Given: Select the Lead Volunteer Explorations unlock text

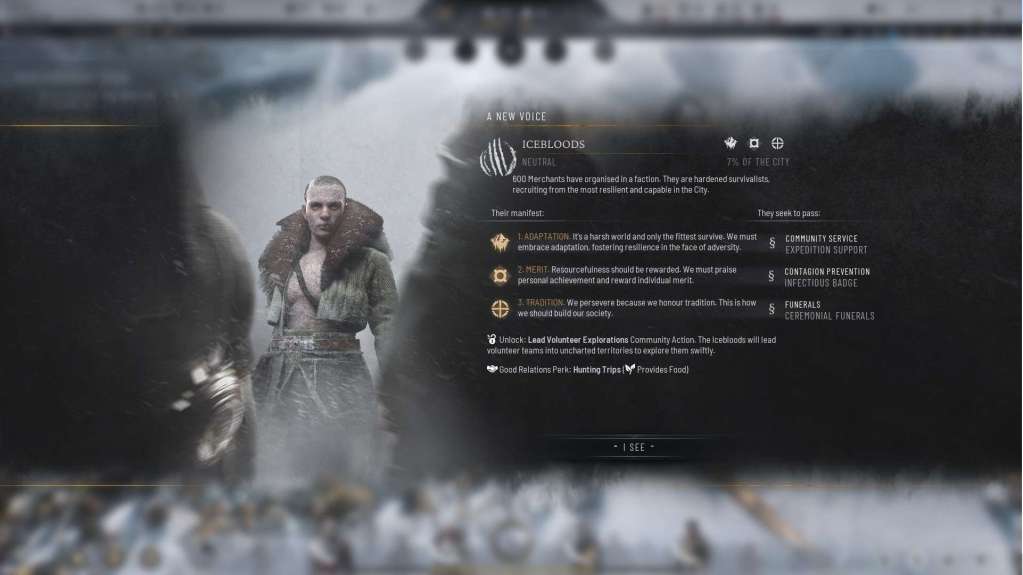Looking at the screenshot, I should click(x=578, y=340).
